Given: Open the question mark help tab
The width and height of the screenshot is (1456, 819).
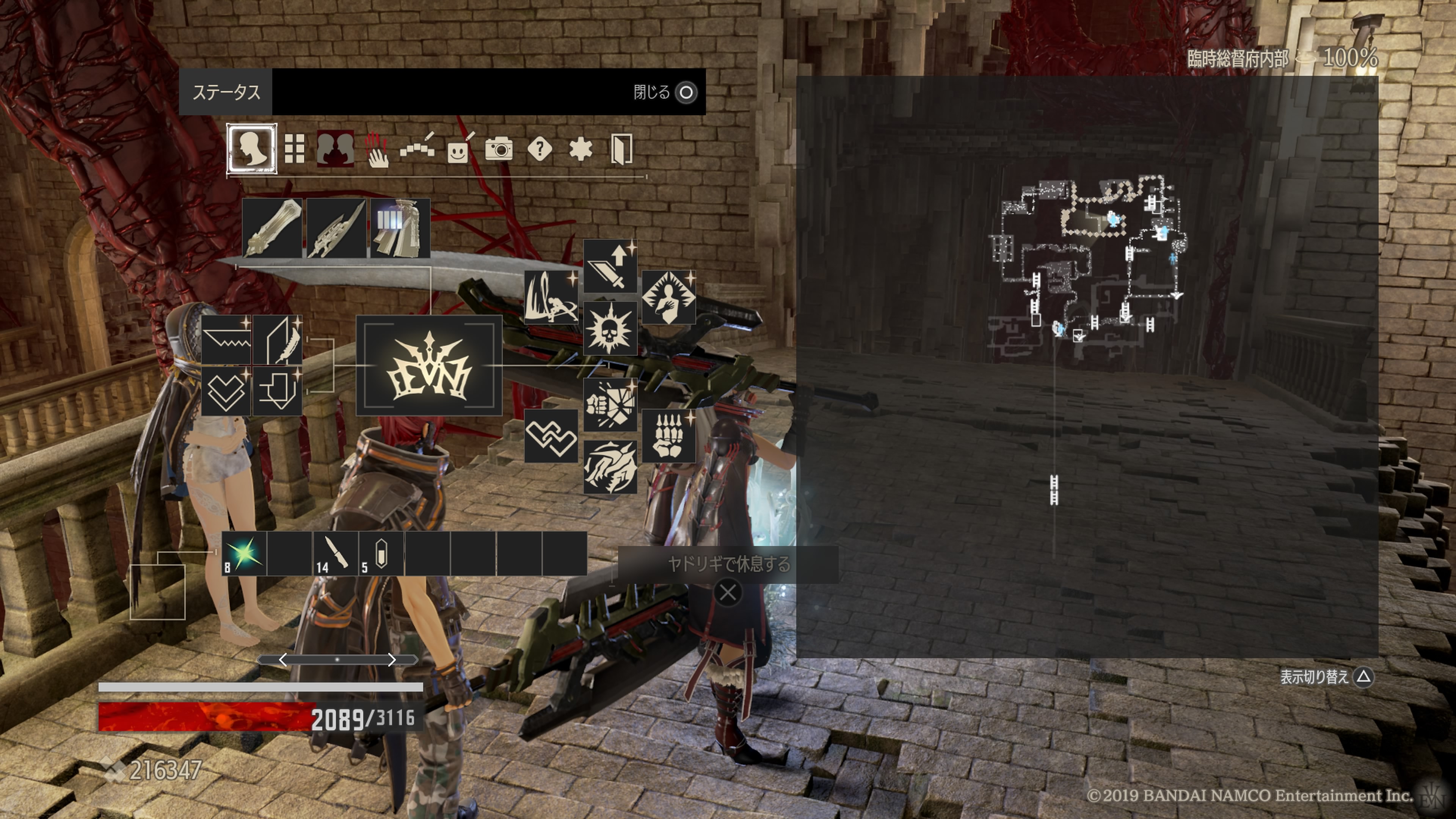Looking at the screenshot, I should tap(540, 149).
